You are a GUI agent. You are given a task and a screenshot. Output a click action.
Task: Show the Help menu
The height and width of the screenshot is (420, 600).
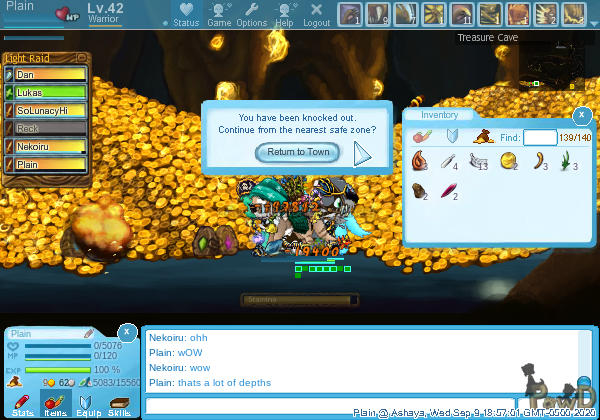(x=284, y=14)
